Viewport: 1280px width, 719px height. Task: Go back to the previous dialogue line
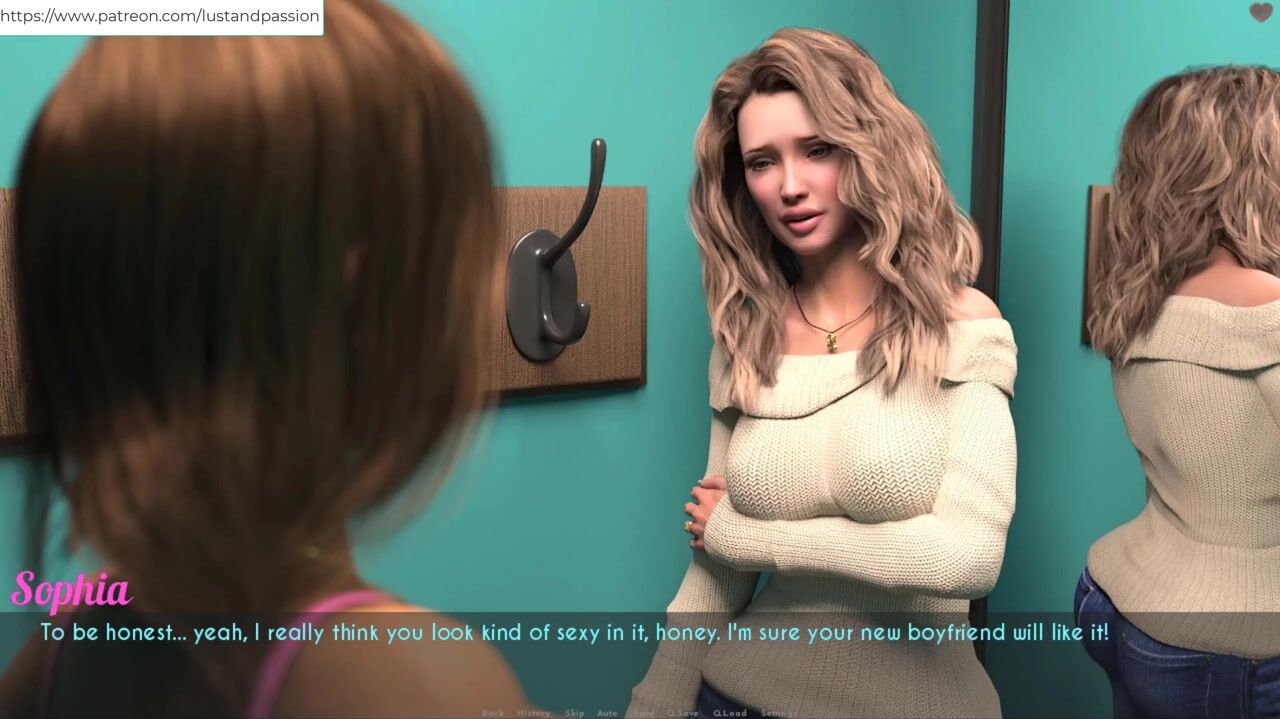click(493, 713)
